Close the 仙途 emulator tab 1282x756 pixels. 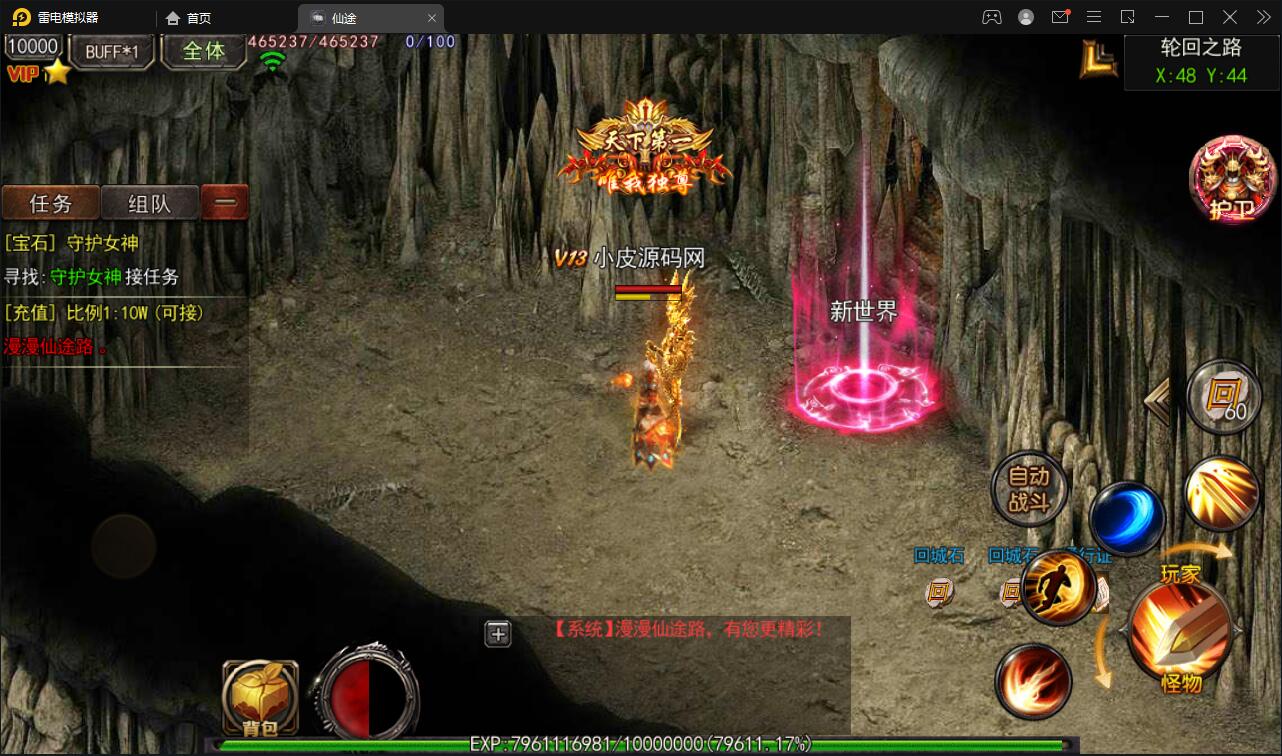click(x=432, y=18)
